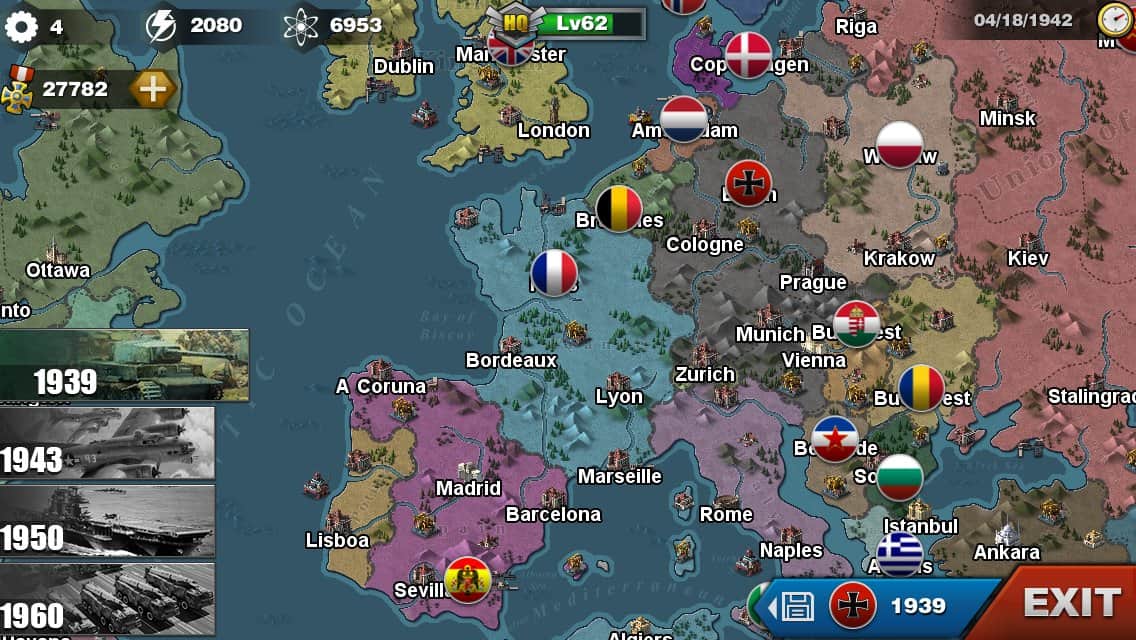This screenshot has height=640, width=1136.
Task: Add medals with the plus button
Action: 152,89
